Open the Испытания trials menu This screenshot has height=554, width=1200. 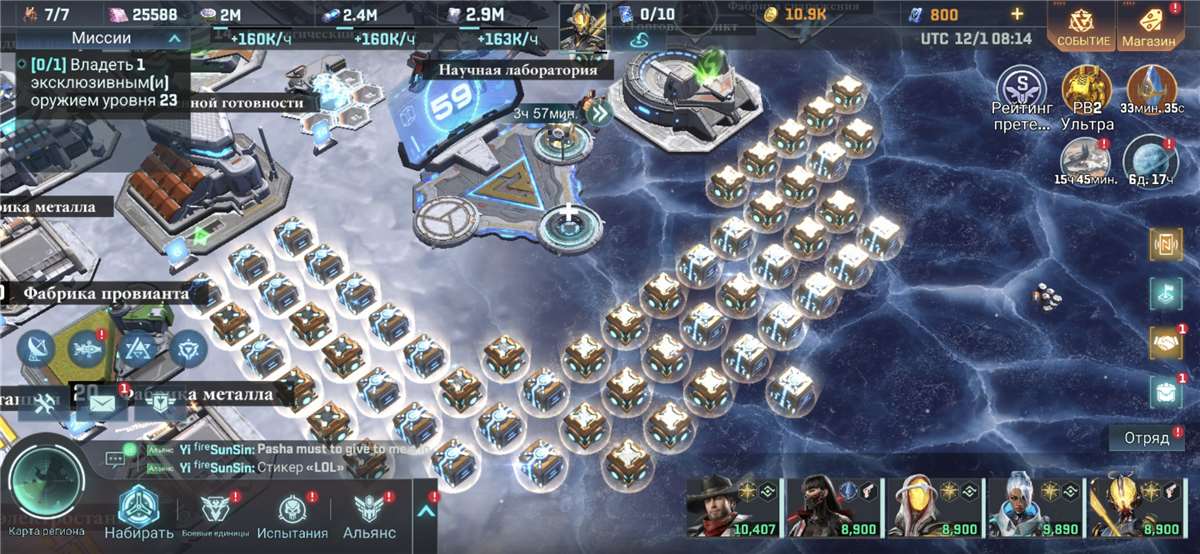[292, 515]
